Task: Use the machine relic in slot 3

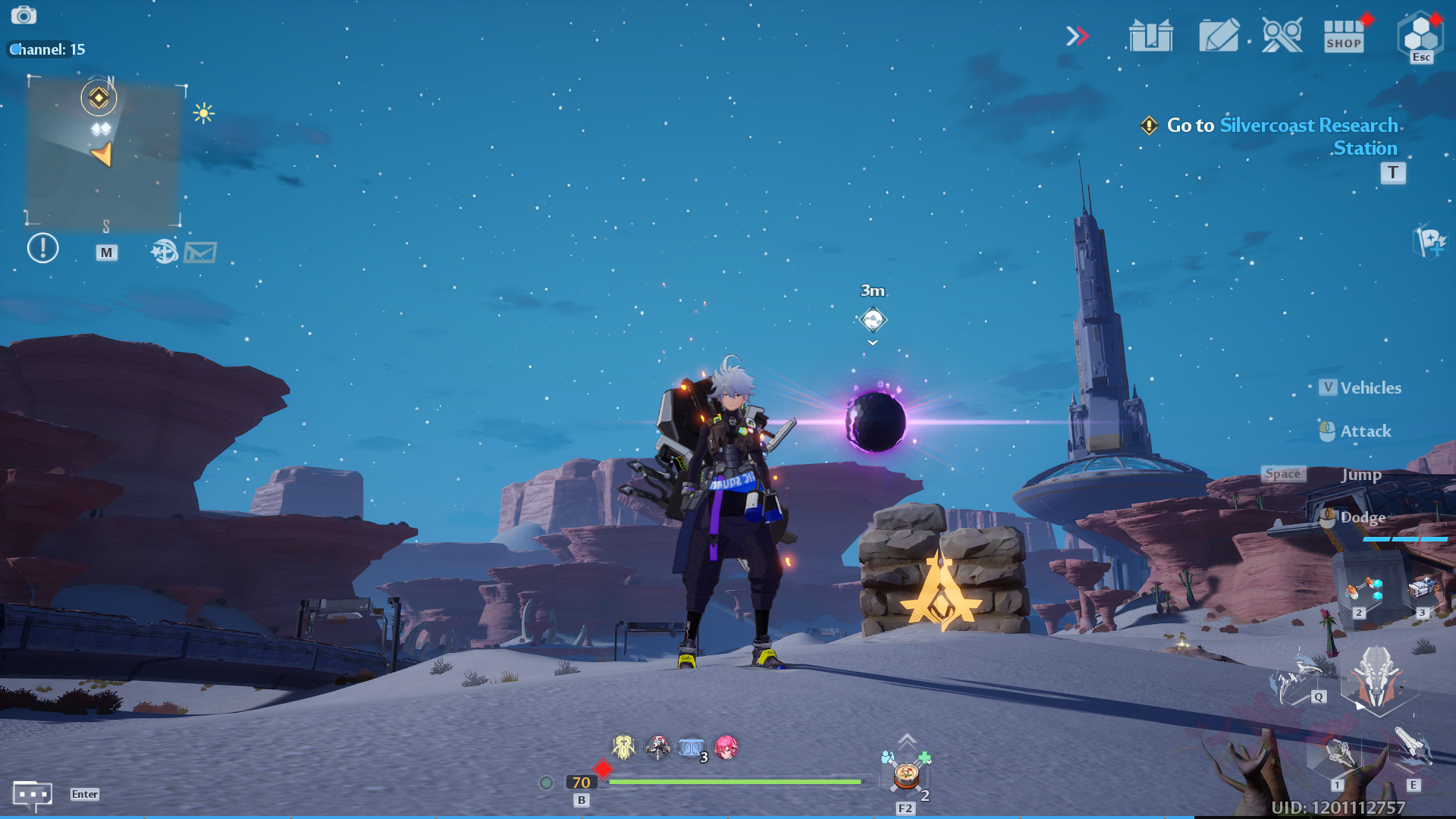Action: pyautogui.click(x=1423, y=588)
